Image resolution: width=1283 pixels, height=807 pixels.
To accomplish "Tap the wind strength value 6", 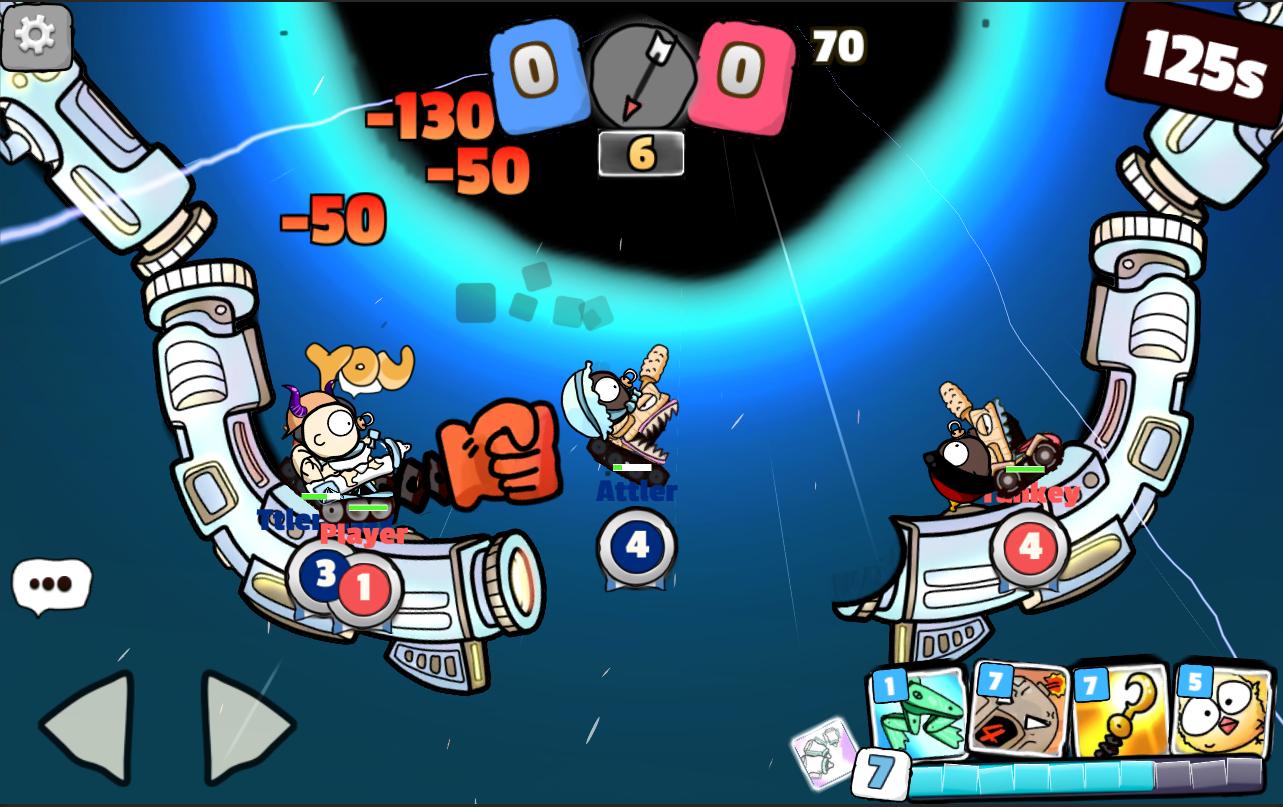I will [640, 155].
